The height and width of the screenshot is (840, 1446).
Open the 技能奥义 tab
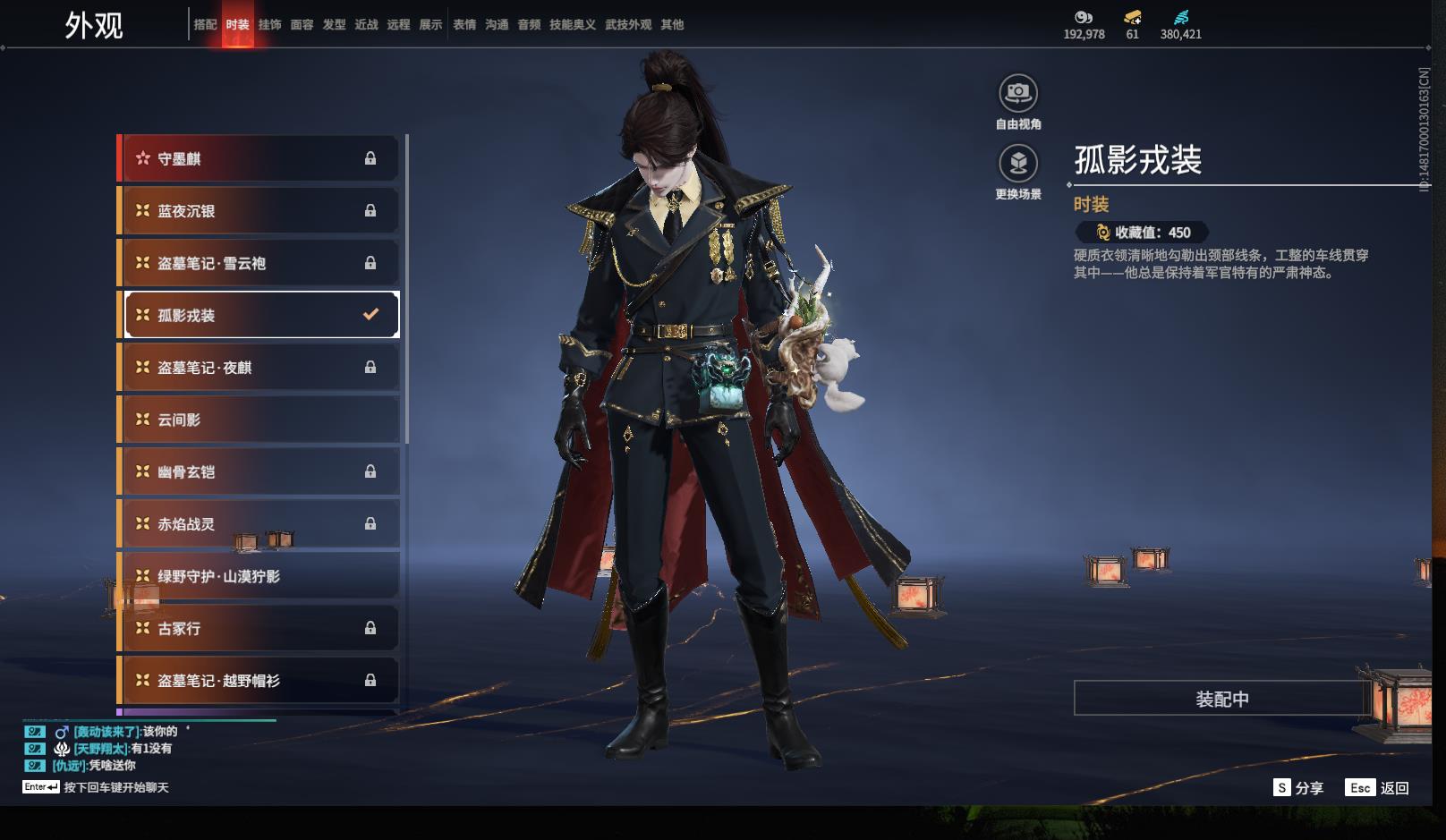[x=572, y=25]
